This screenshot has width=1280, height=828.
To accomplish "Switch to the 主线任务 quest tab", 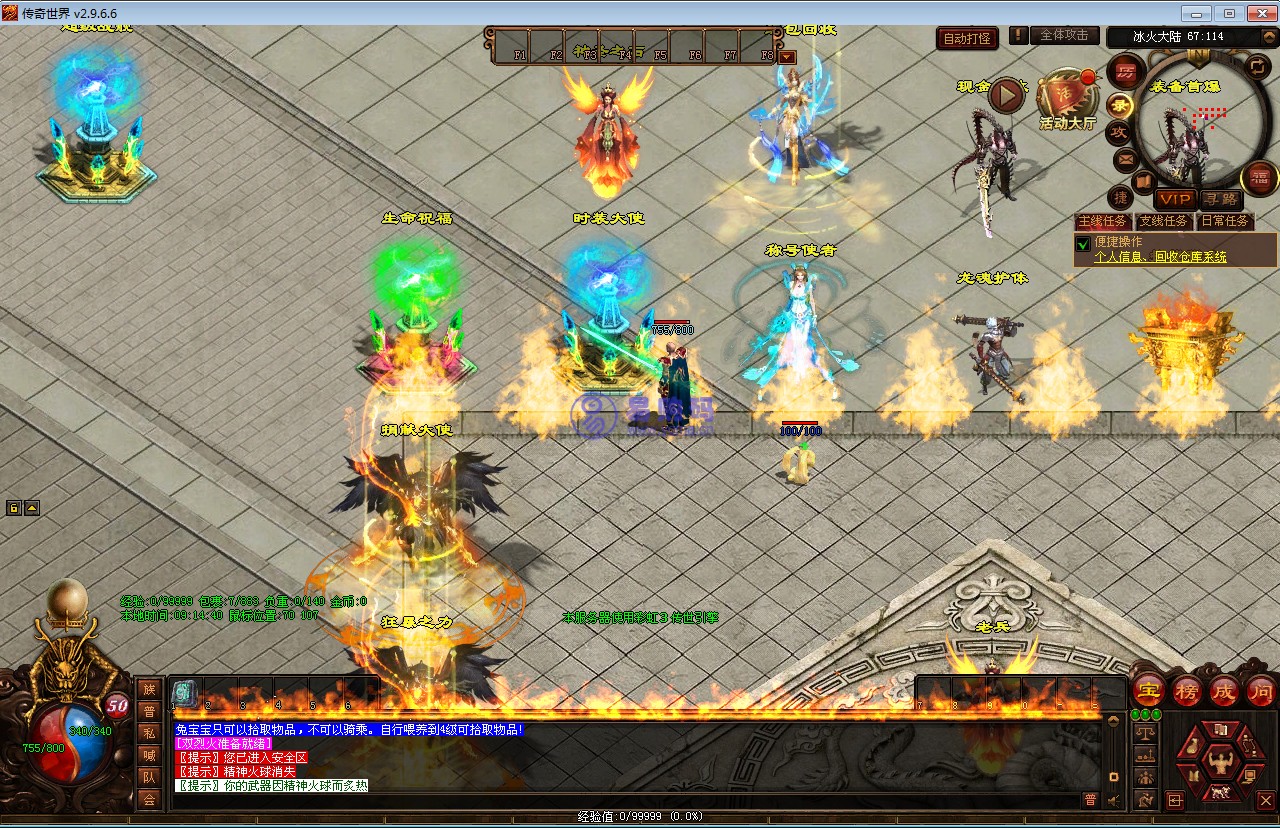I will tap(1102, 221).
